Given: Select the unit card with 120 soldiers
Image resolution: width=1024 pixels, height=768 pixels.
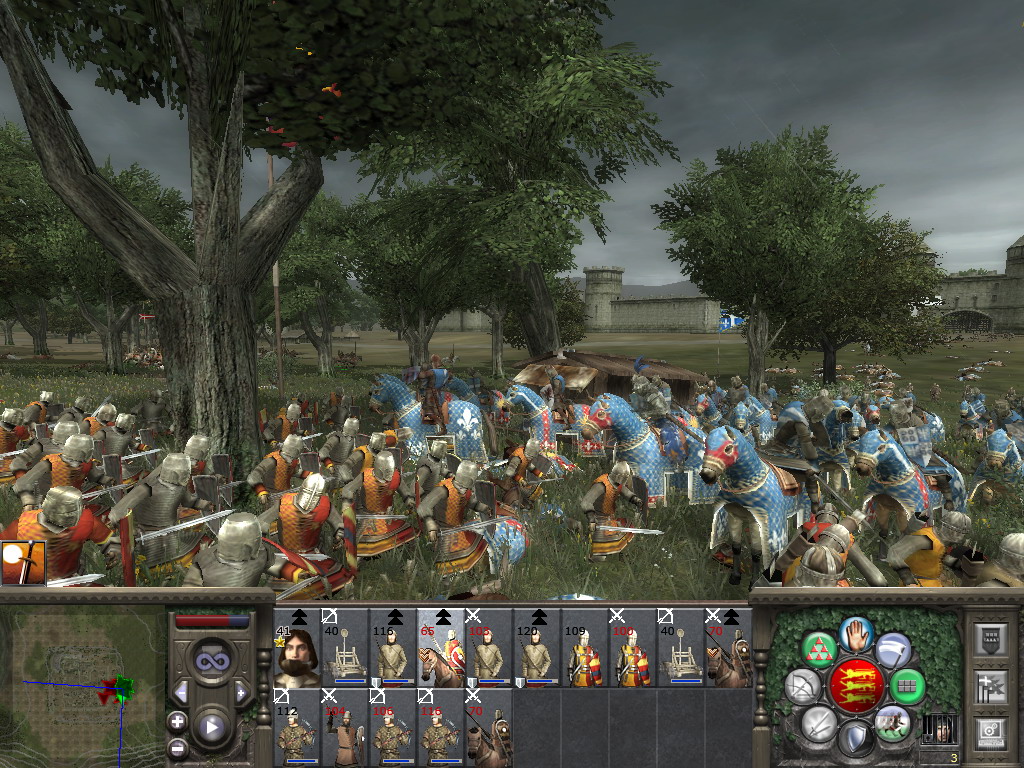Looking at the screenshot, I should pyautogui.click(x=537, y=648).
